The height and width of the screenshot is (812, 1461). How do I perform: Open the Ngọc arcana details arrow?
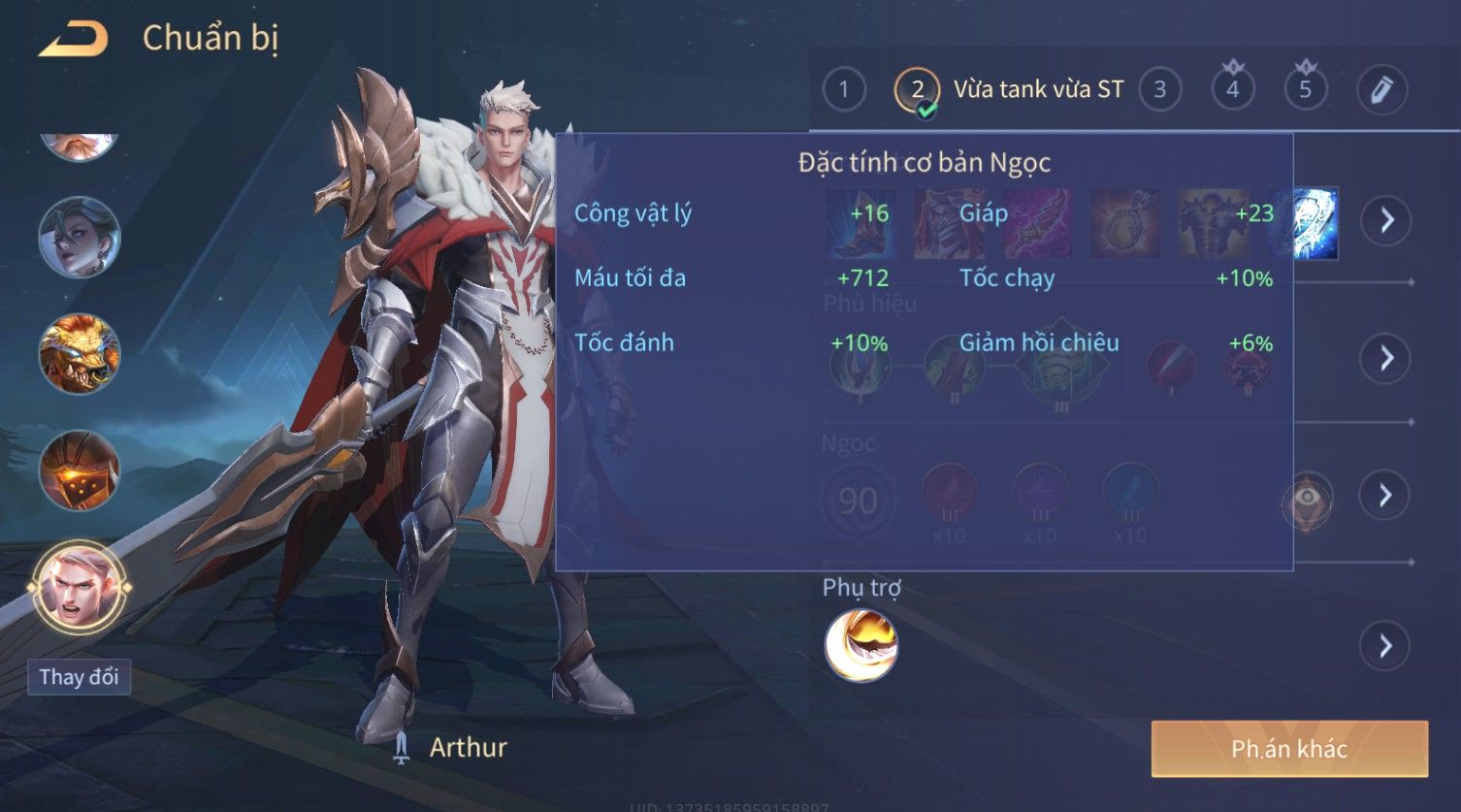(1385, 495)
